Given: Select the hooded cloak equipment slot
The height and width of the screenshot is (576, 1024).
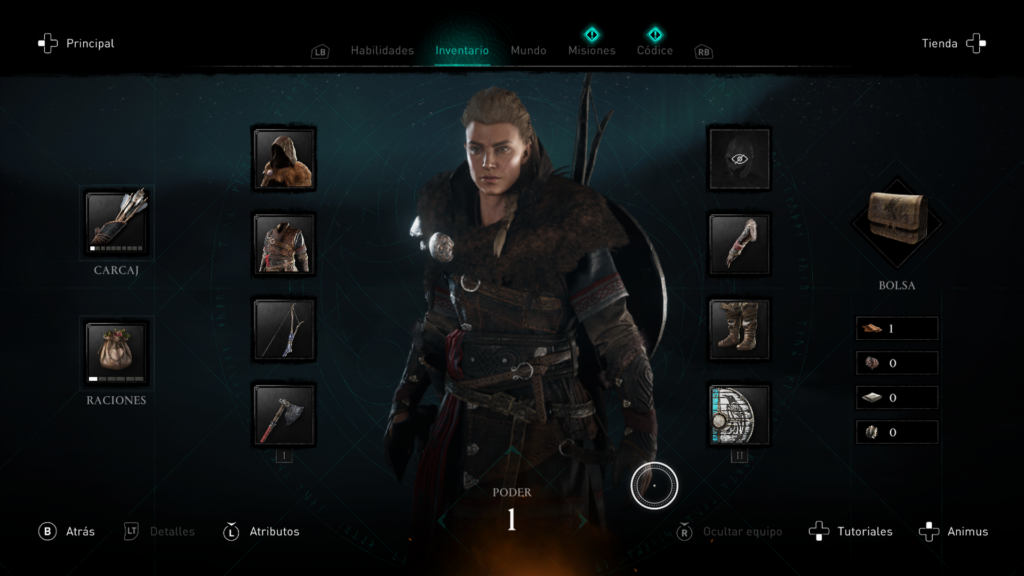Looking at the screenshot, I should click(284, 158).
